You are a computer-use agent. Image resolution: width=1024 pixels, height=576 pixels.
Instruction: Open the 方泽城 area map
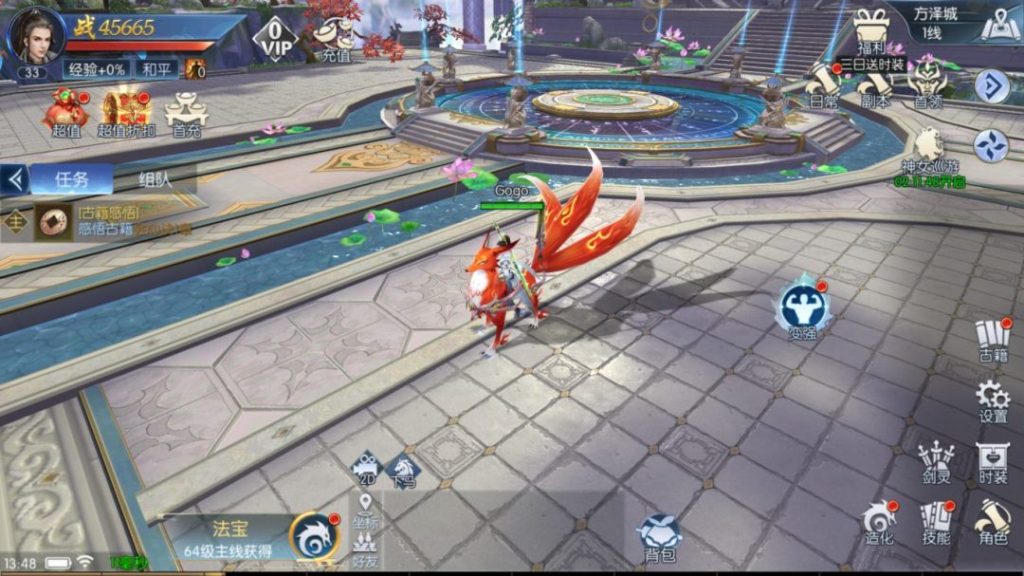point(999,27)
